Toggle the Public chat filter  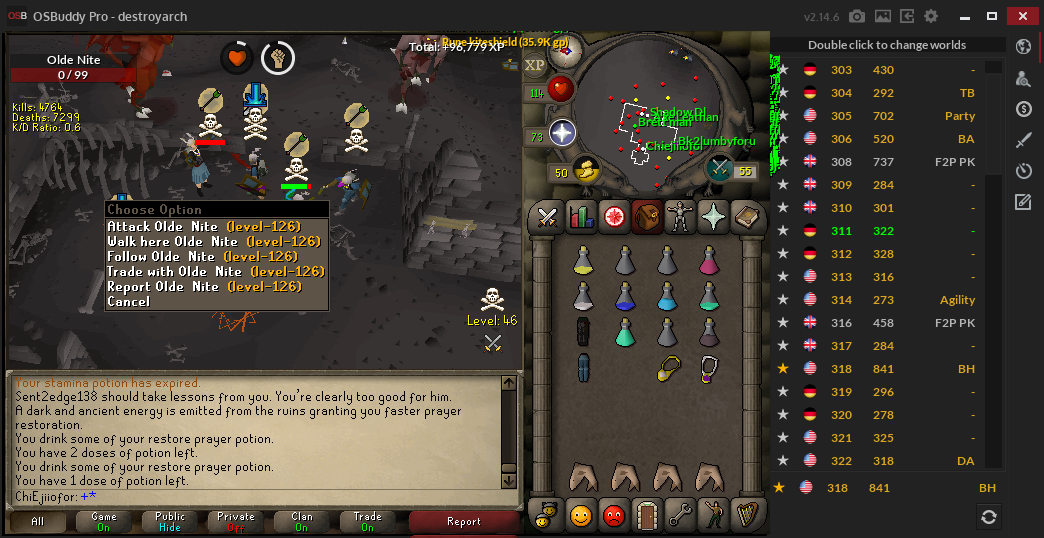pos(170,521)
